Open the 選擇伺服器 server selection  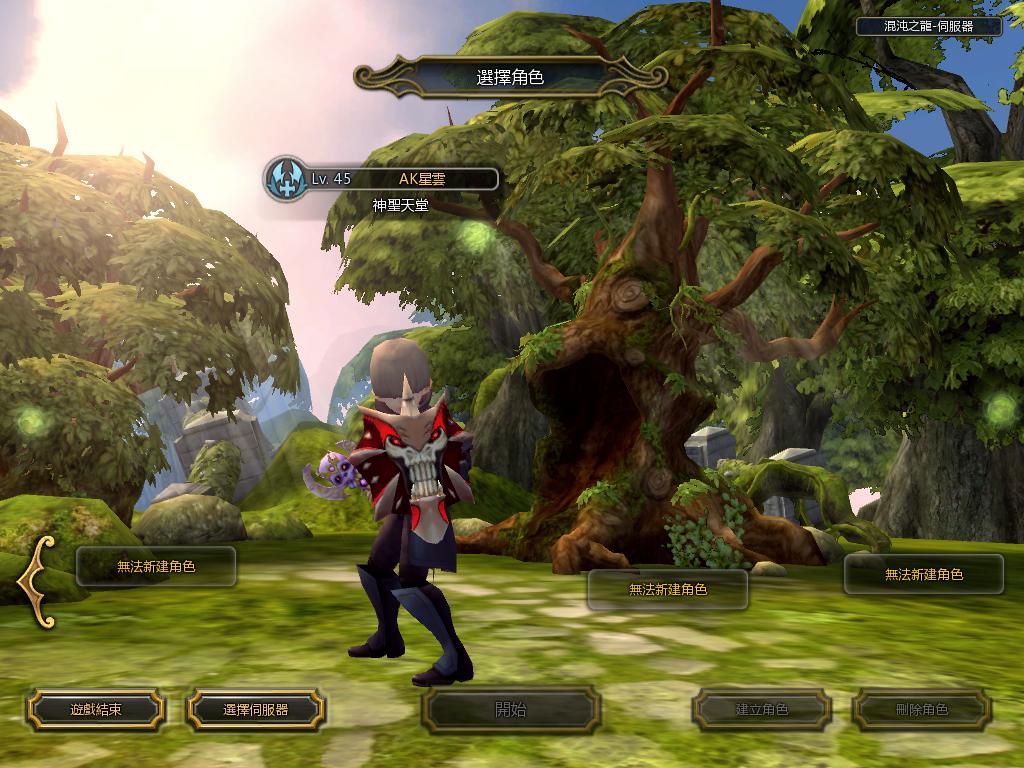click(x=255, y=710)
